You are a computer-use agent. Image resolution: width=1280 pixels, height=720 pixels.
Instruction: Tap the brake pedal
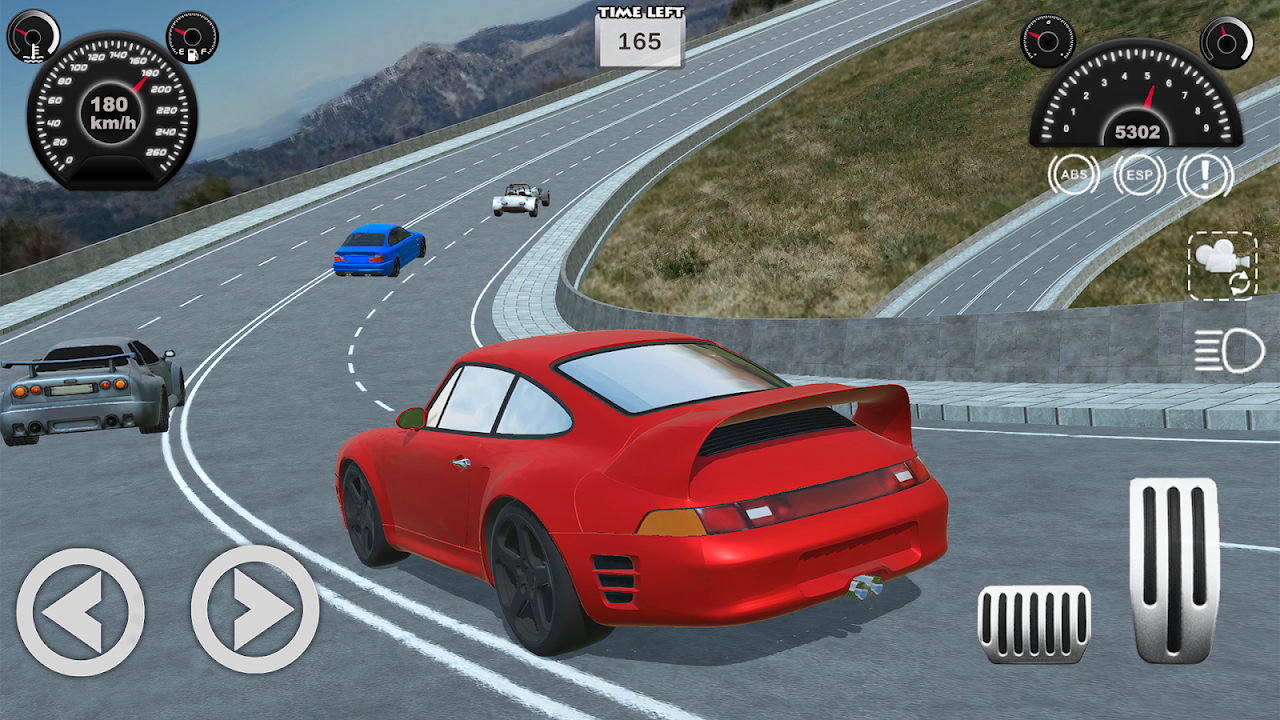pyautogui.click(x=1034, y=623)
